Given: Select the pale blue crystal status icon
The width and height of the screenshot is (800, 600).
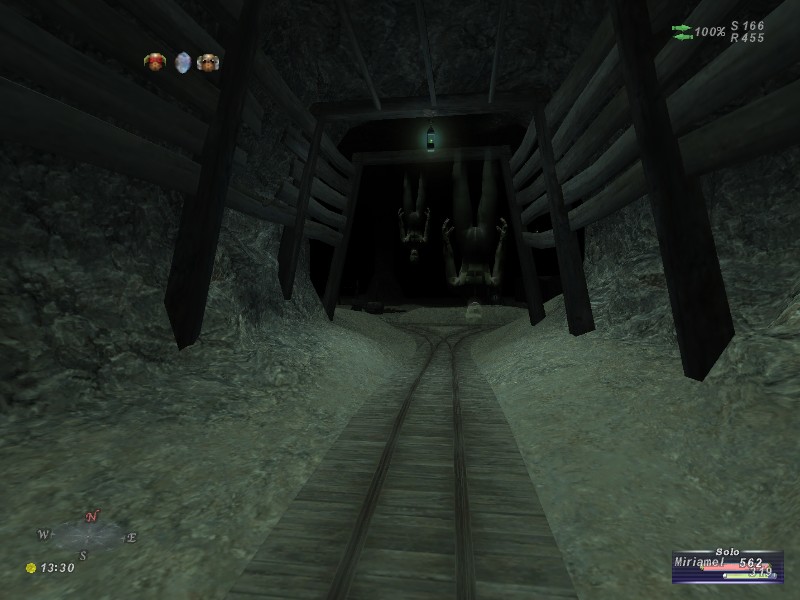Looking at the screenshot, I should click(x=182, y=63).
